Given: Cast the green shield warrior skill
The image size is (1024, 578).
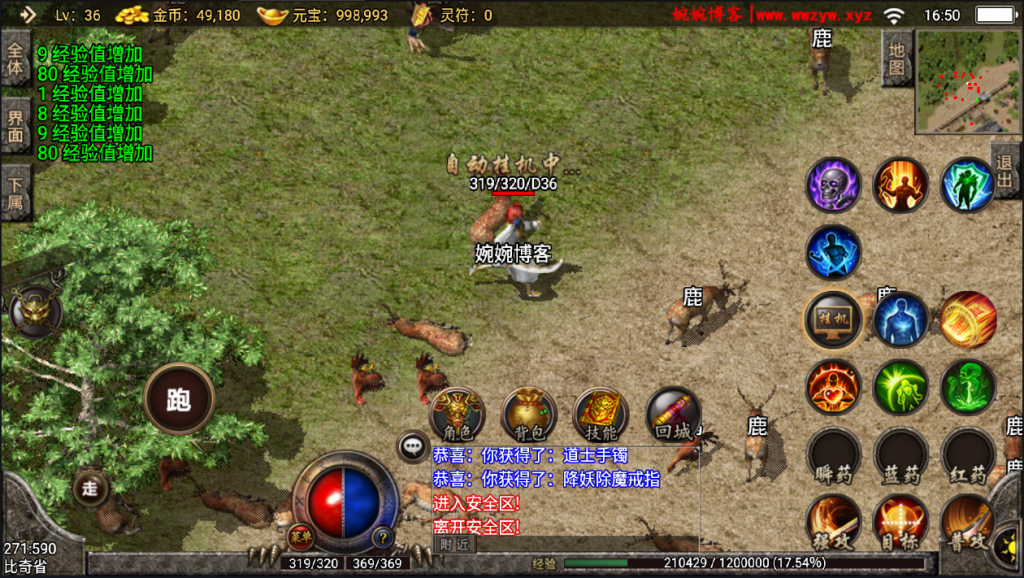Looking at the screenshot, I should (x=967, y=185).
